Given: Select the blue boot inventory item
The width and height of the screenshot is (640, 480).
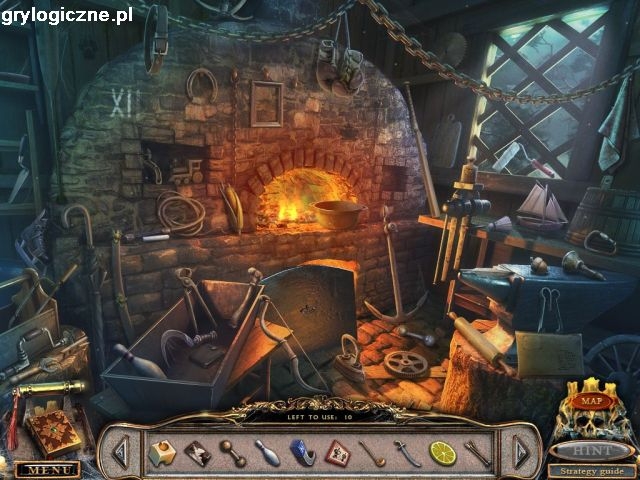Looking at the screenshot, I should [x=303, y=453].
